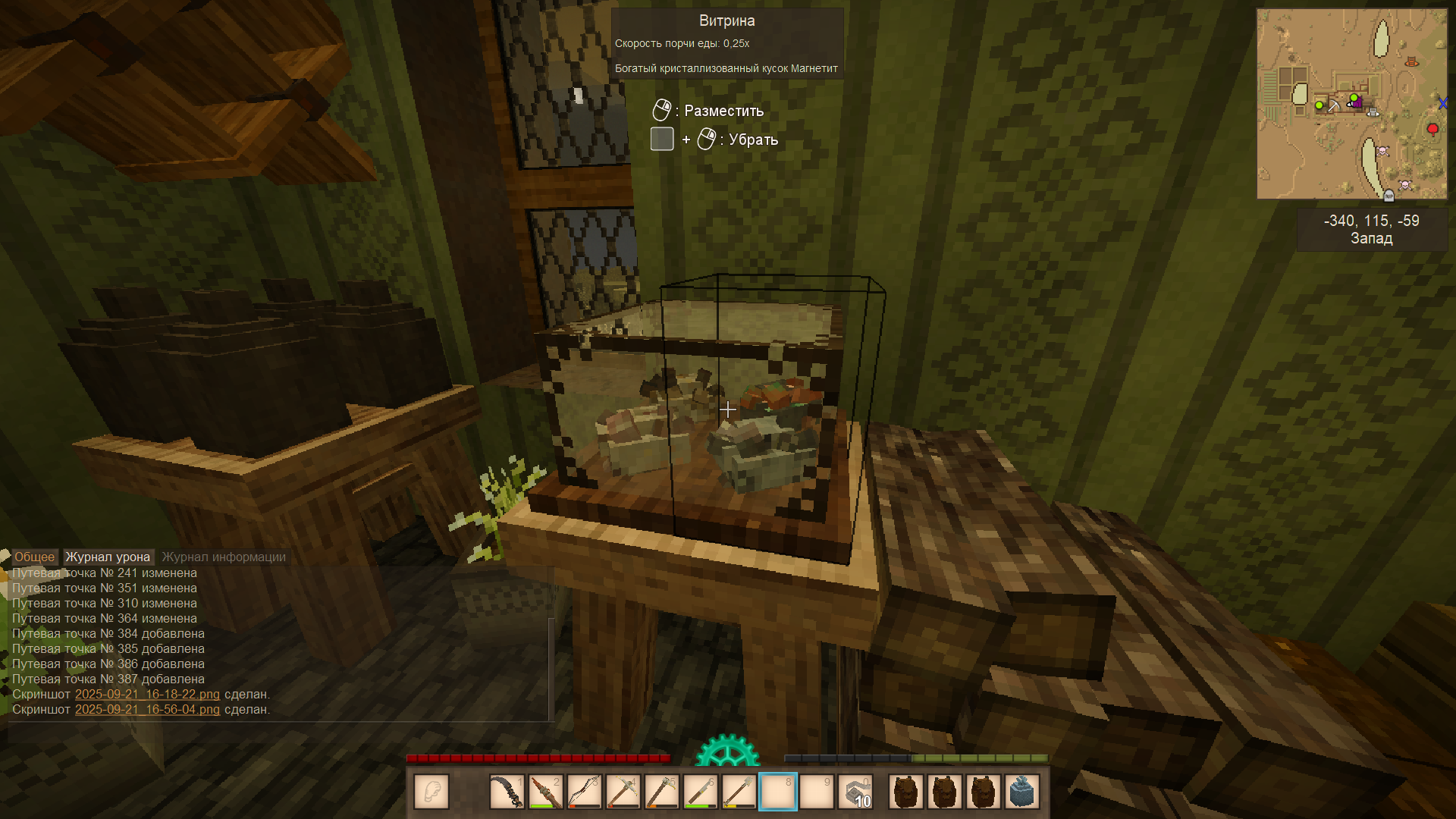
Task: Pick the tool in hotbar slot 6
Action: [x=700, y=792]
